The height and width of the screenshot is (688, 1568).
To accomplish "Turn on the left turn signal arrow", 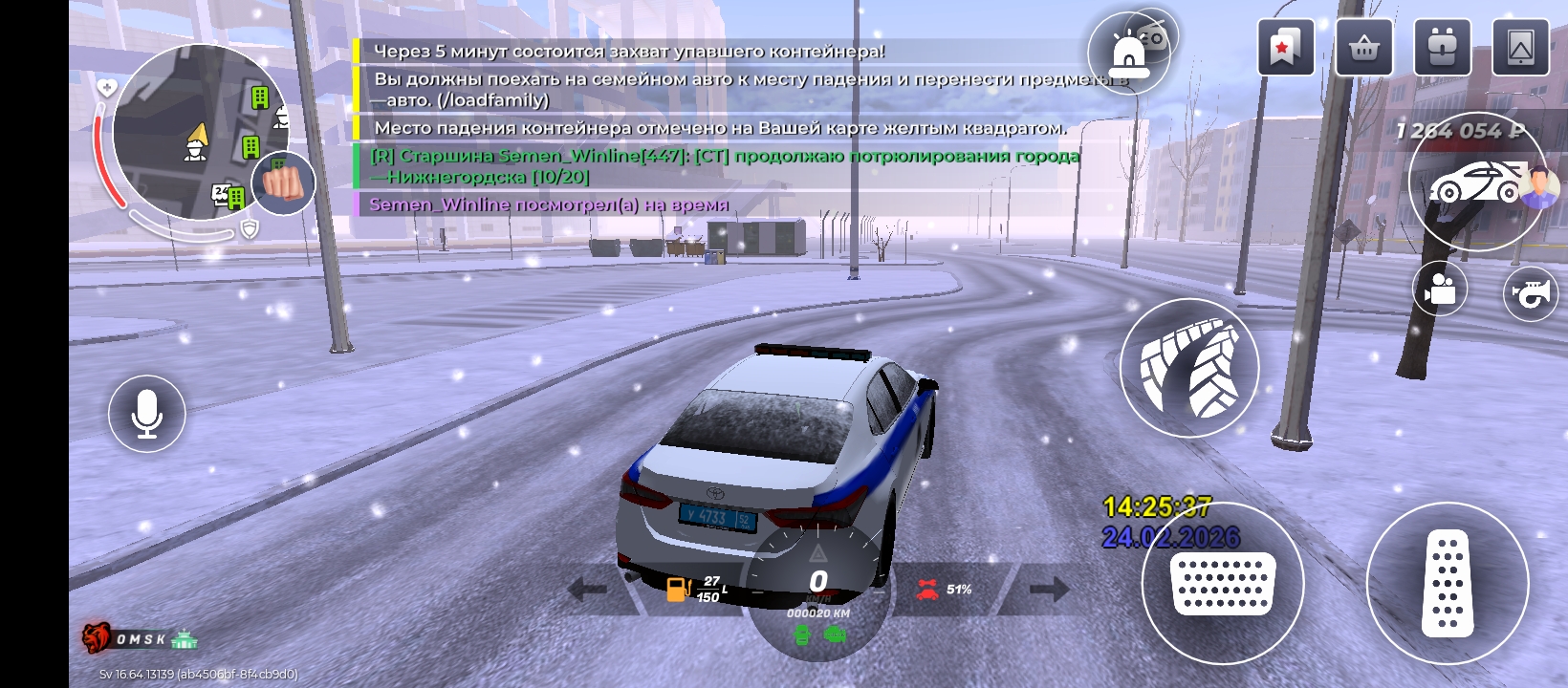I will click(587, 590).
